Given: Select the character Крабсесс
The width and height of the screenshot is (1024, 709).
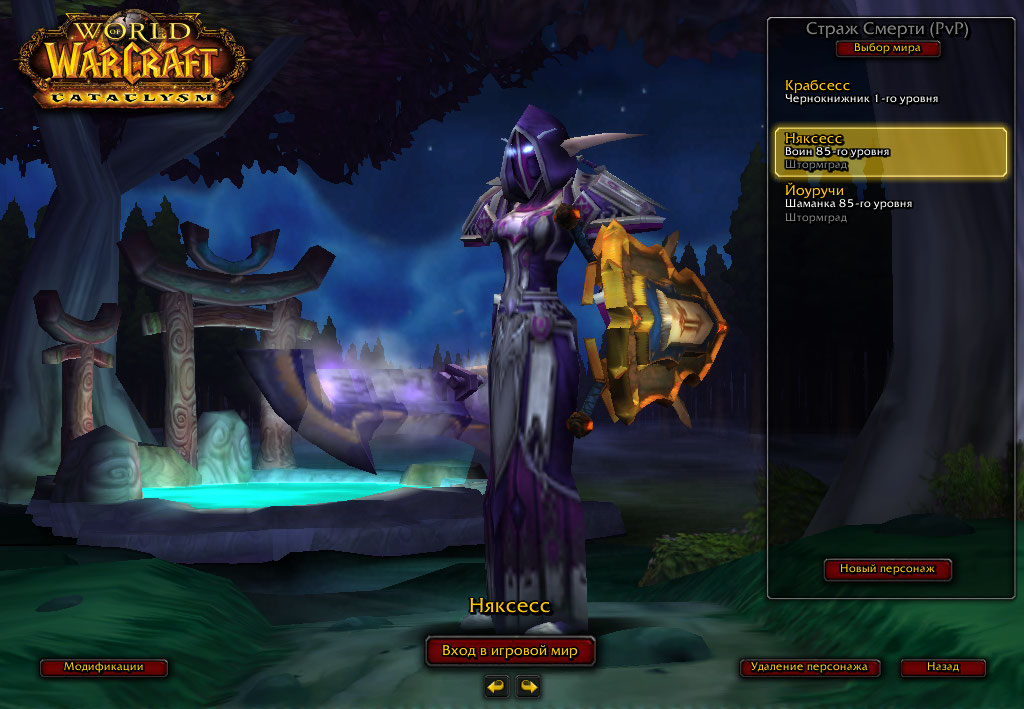Looking at the screenshot, I should pos(861,92).
